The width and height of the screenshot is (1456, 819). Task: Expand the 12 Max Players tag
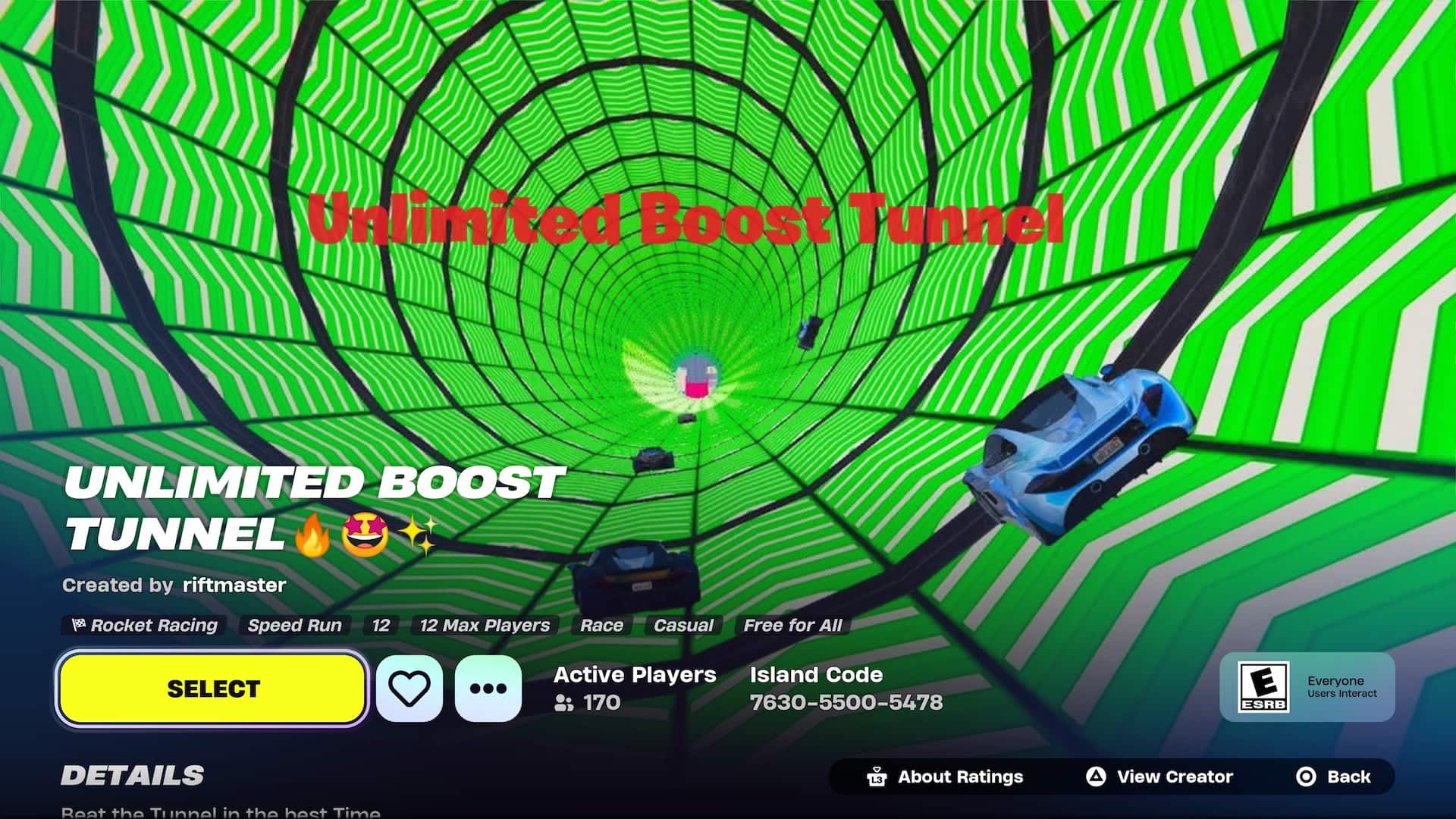tap(485, 626)
